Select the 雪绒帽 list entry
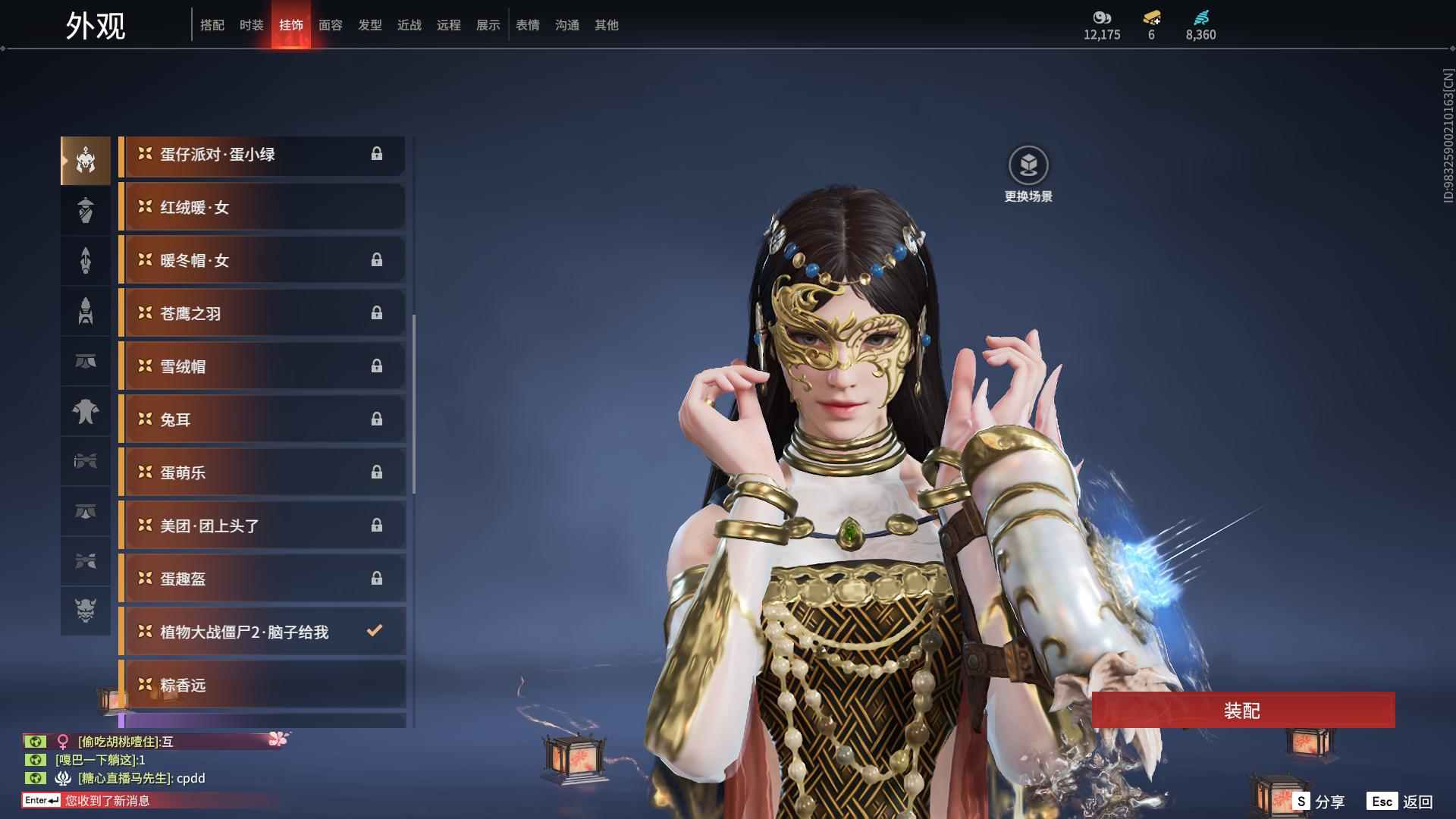 [x=262, y=366]
